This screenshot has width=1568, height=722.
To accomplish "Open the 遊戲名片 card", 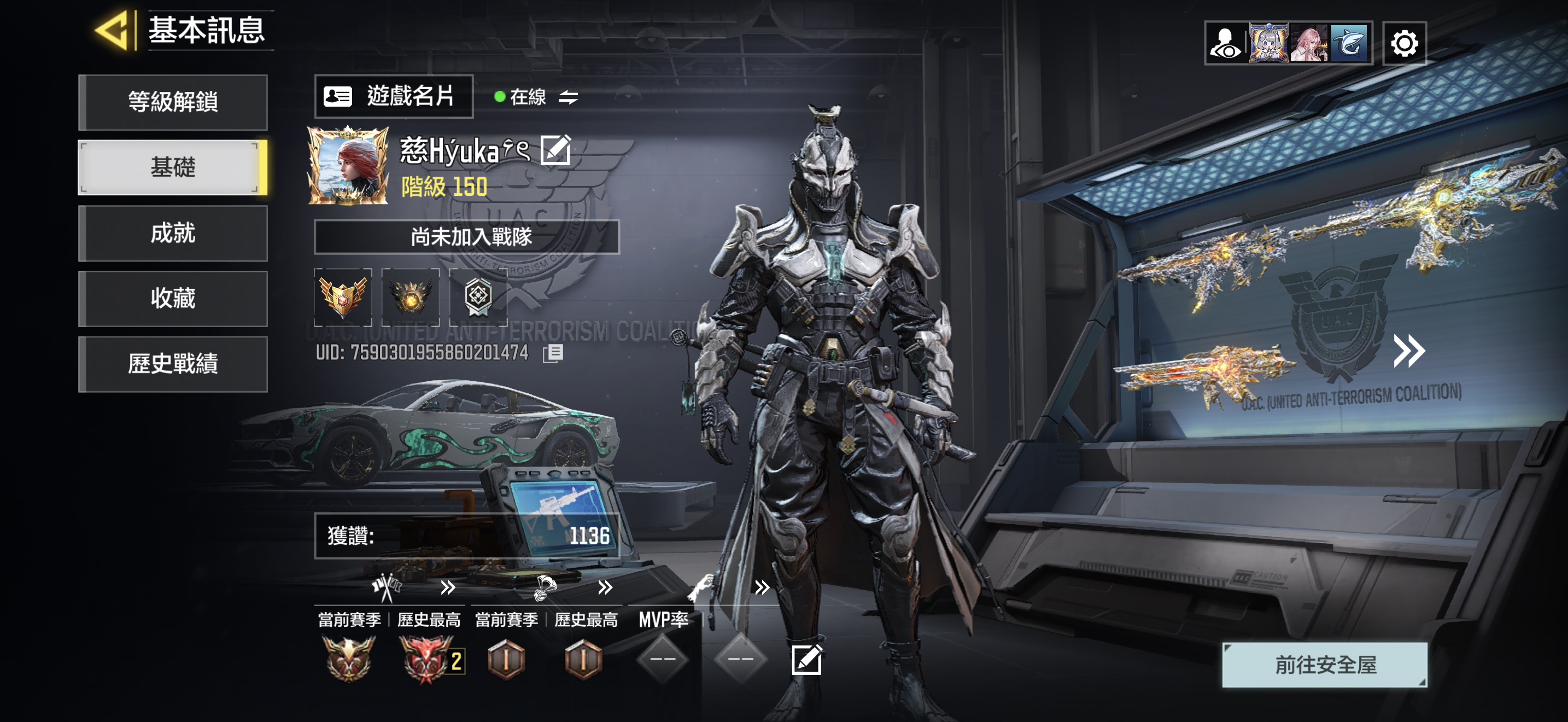I will 393,96.
